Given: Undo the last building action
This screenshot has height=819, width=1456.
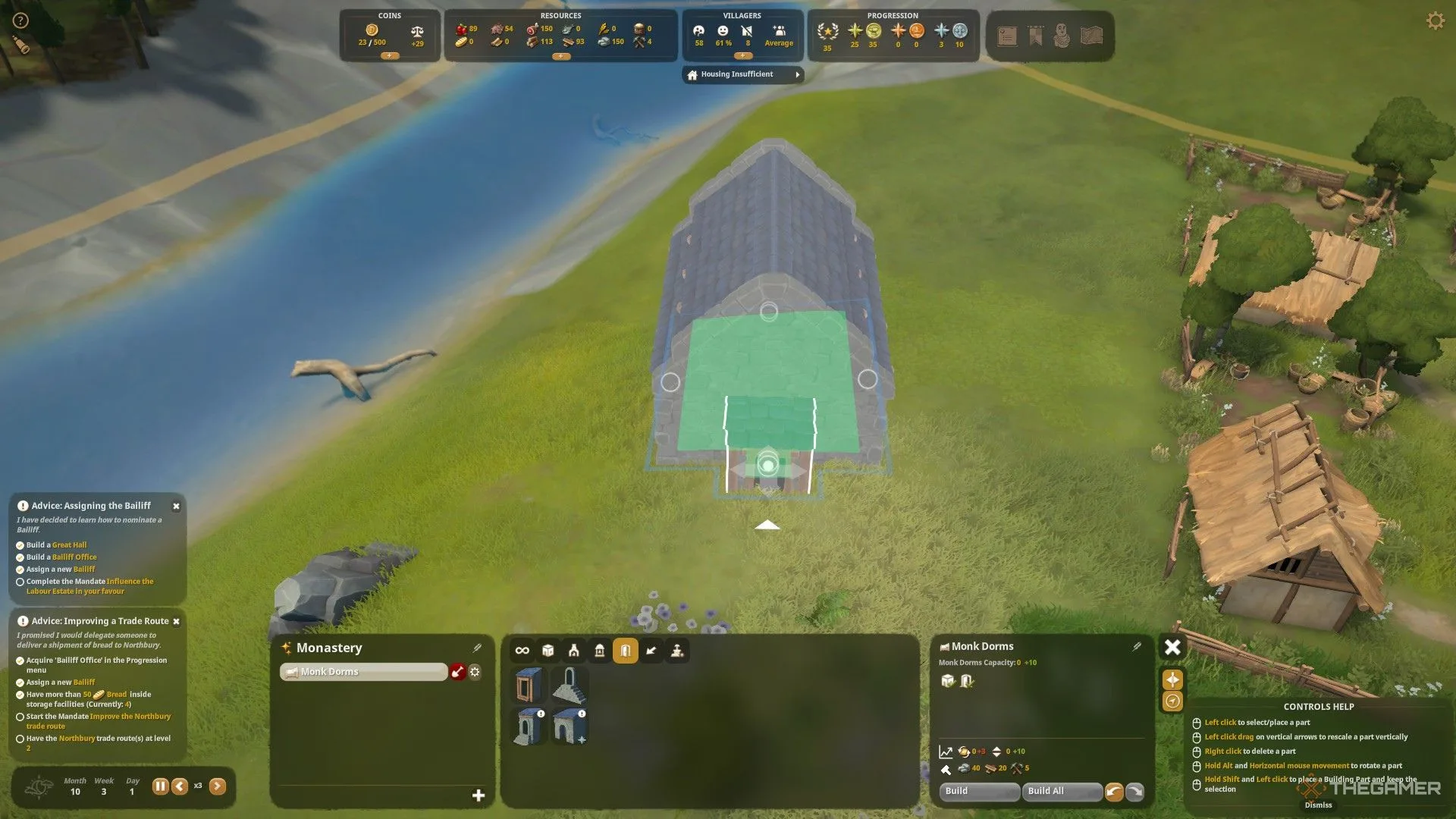Looking at the screenshot, I should tap(1113, 792).
